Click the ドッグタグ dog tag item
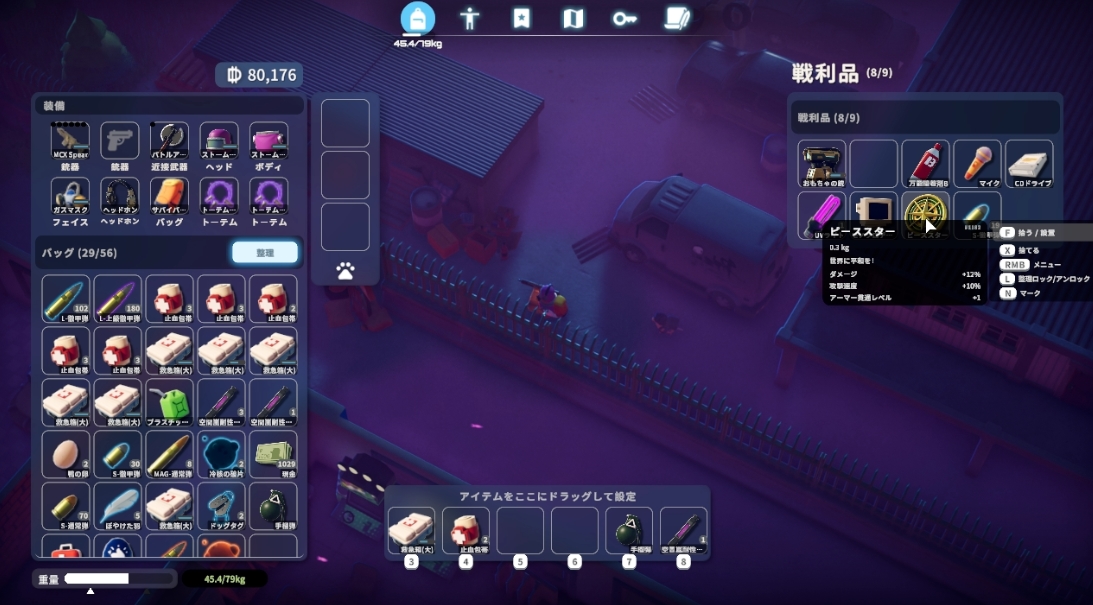 point(221,506)
